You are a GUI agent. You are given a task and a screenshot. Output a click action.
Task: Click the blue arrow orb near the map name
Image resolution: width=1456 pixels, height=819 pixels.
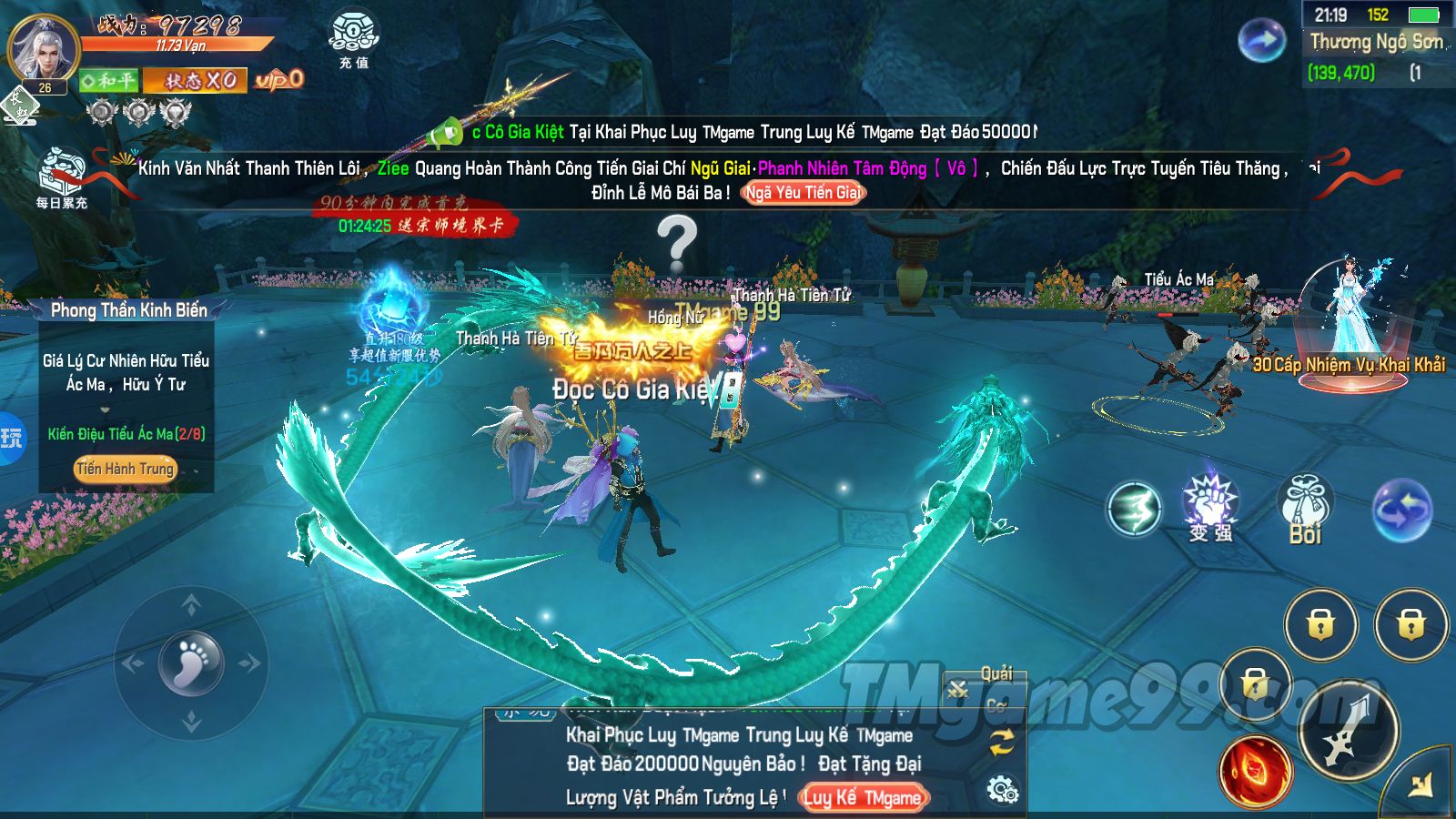tap(1261, 41)
